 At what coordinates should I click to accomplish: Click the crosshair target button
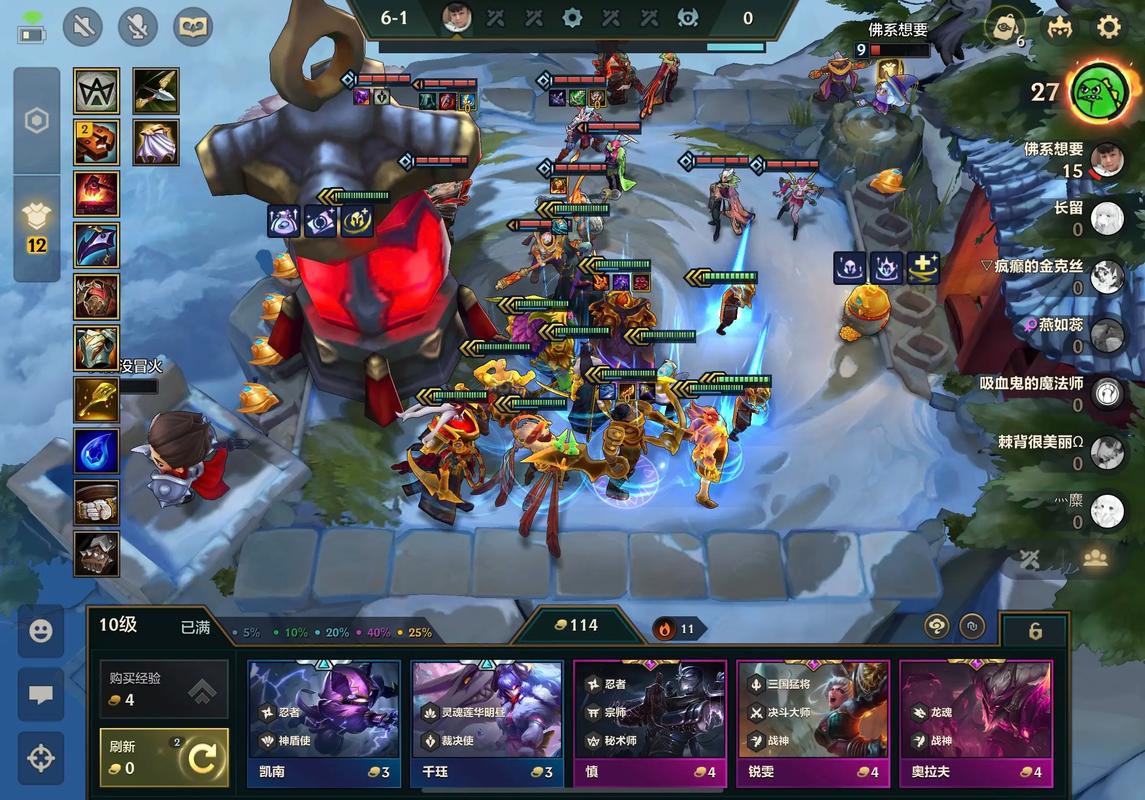(41, 758)
